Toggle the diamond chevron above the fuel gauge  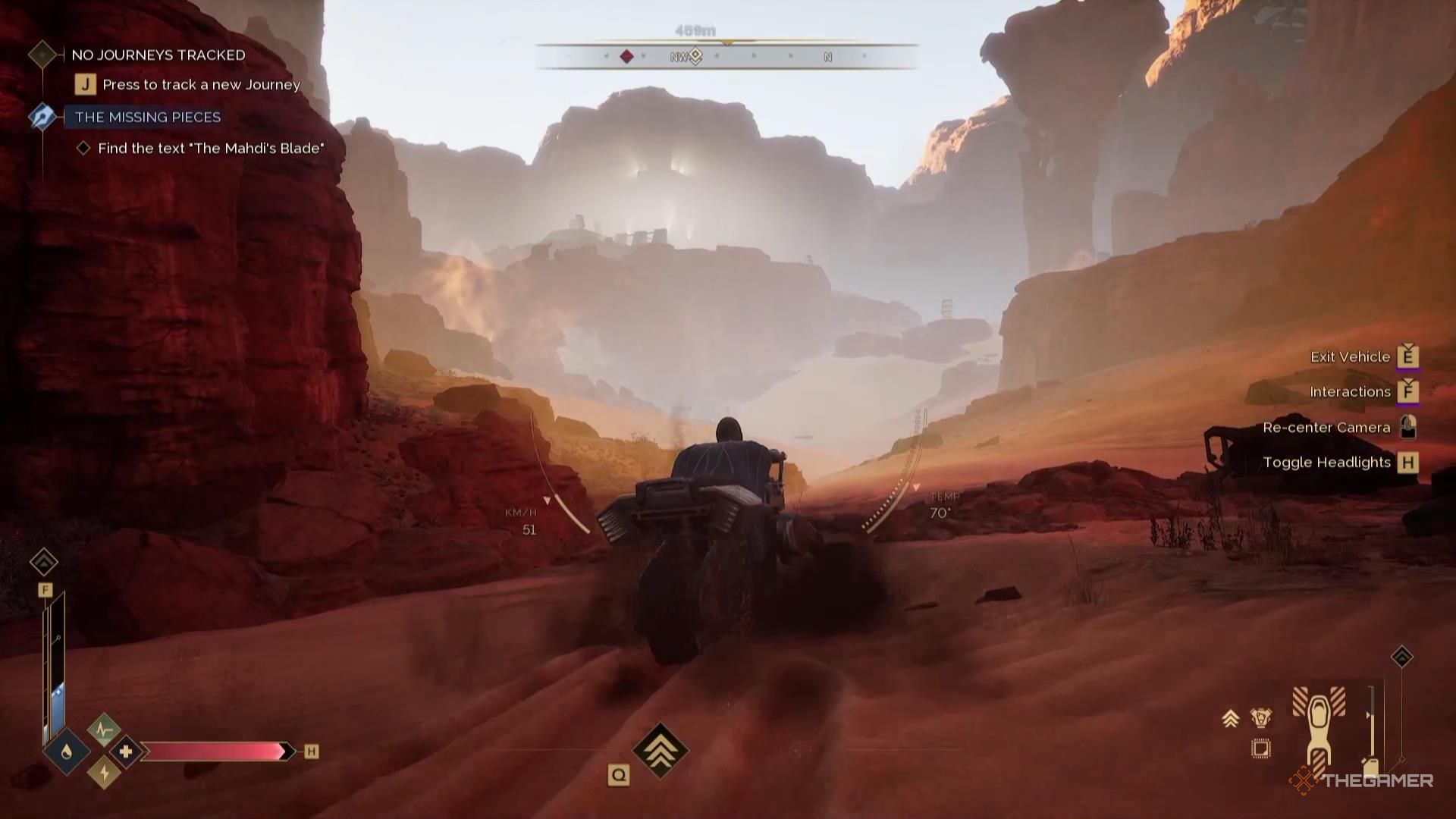click(x=43, y=563)
